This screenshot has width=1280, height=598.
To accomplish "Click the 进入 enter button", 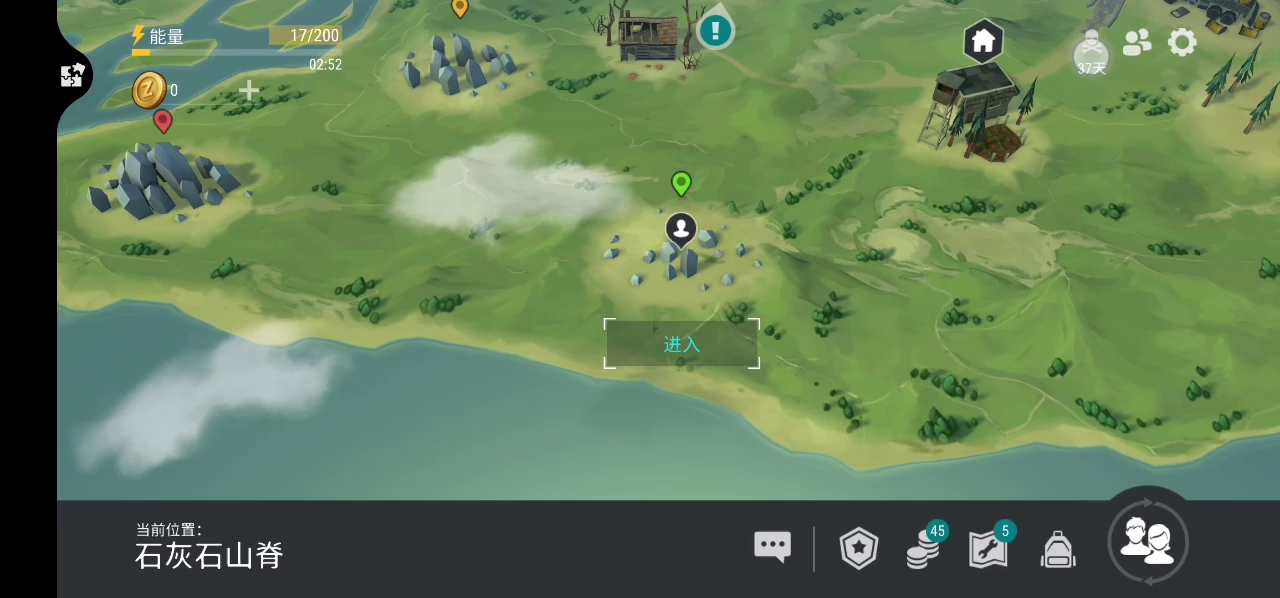I will pyautogui.click(x=682, y=344).
